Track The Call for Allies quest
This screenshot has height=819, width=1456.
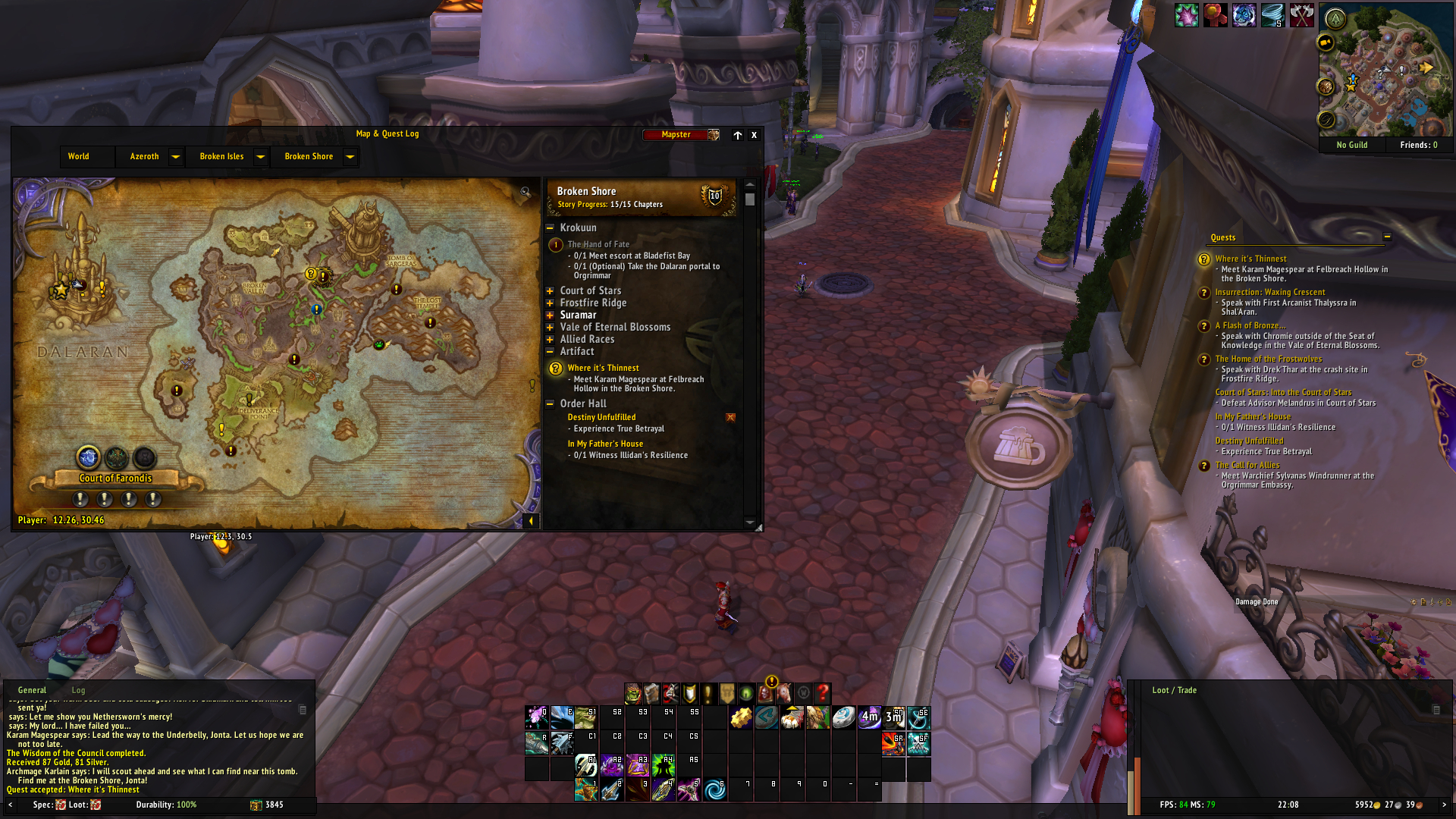point(1247,466)
